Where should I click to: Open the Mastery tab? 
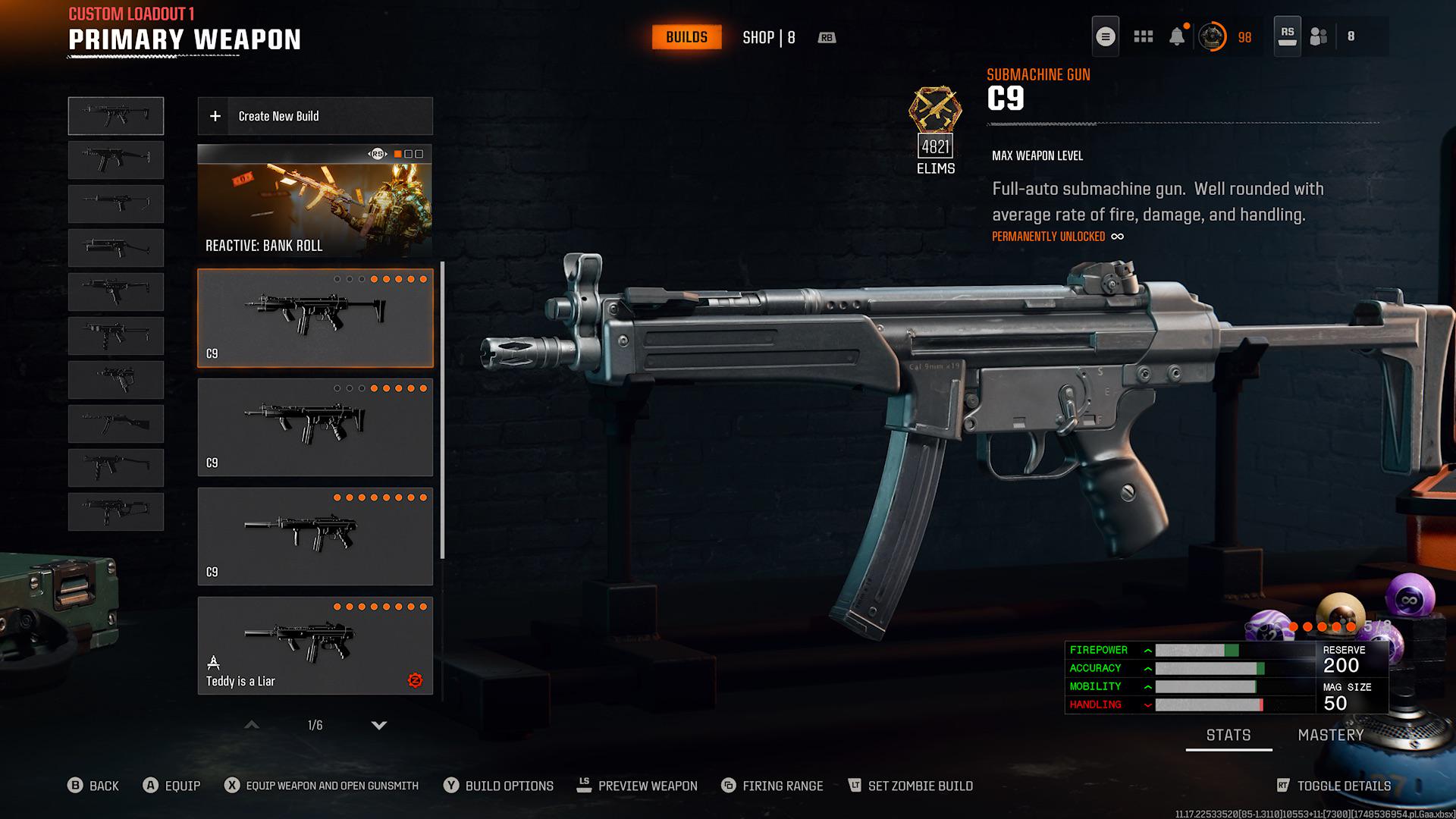point(1330,735)
